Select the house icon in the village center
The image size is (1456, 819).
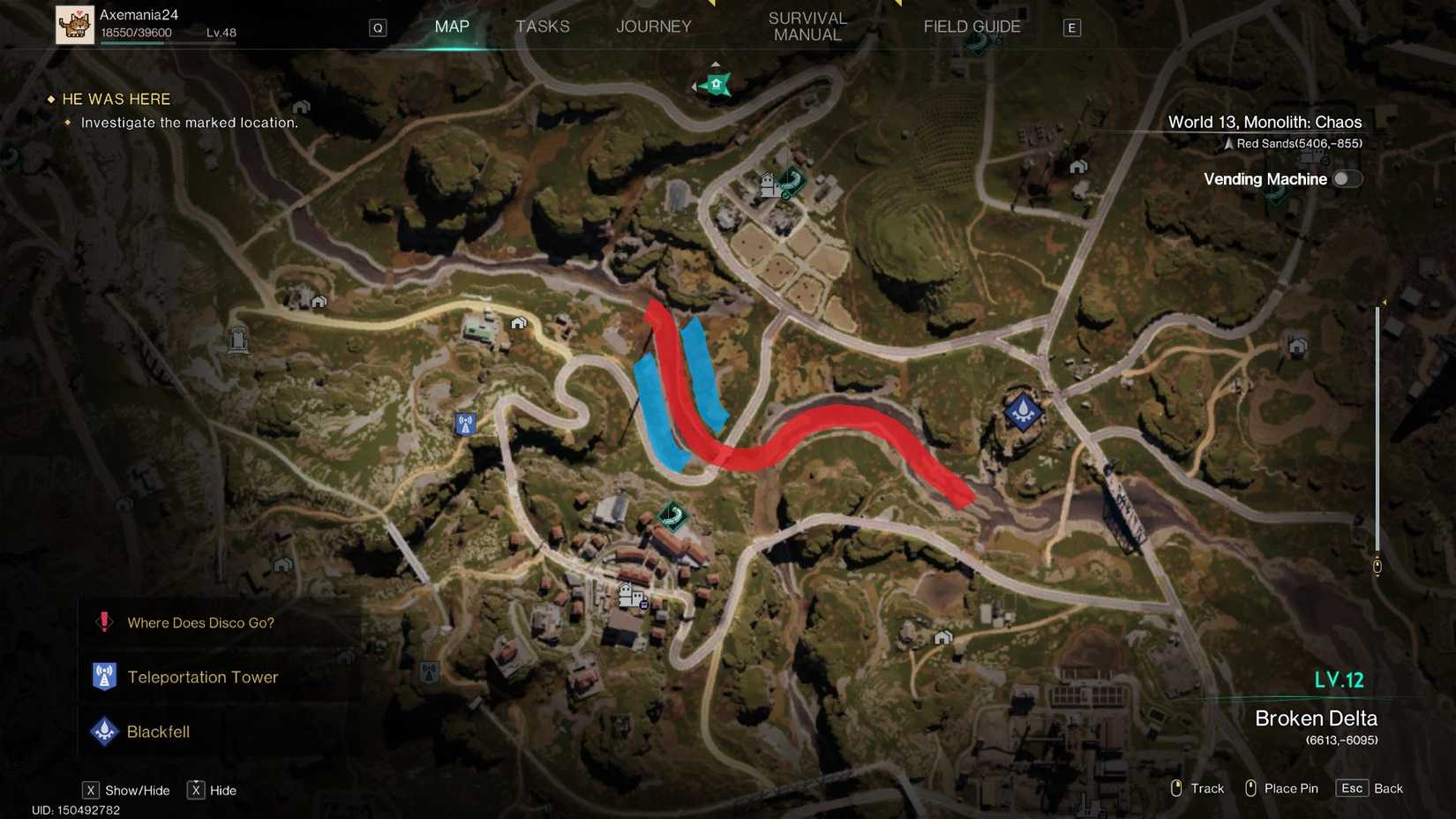coord(628,593)
